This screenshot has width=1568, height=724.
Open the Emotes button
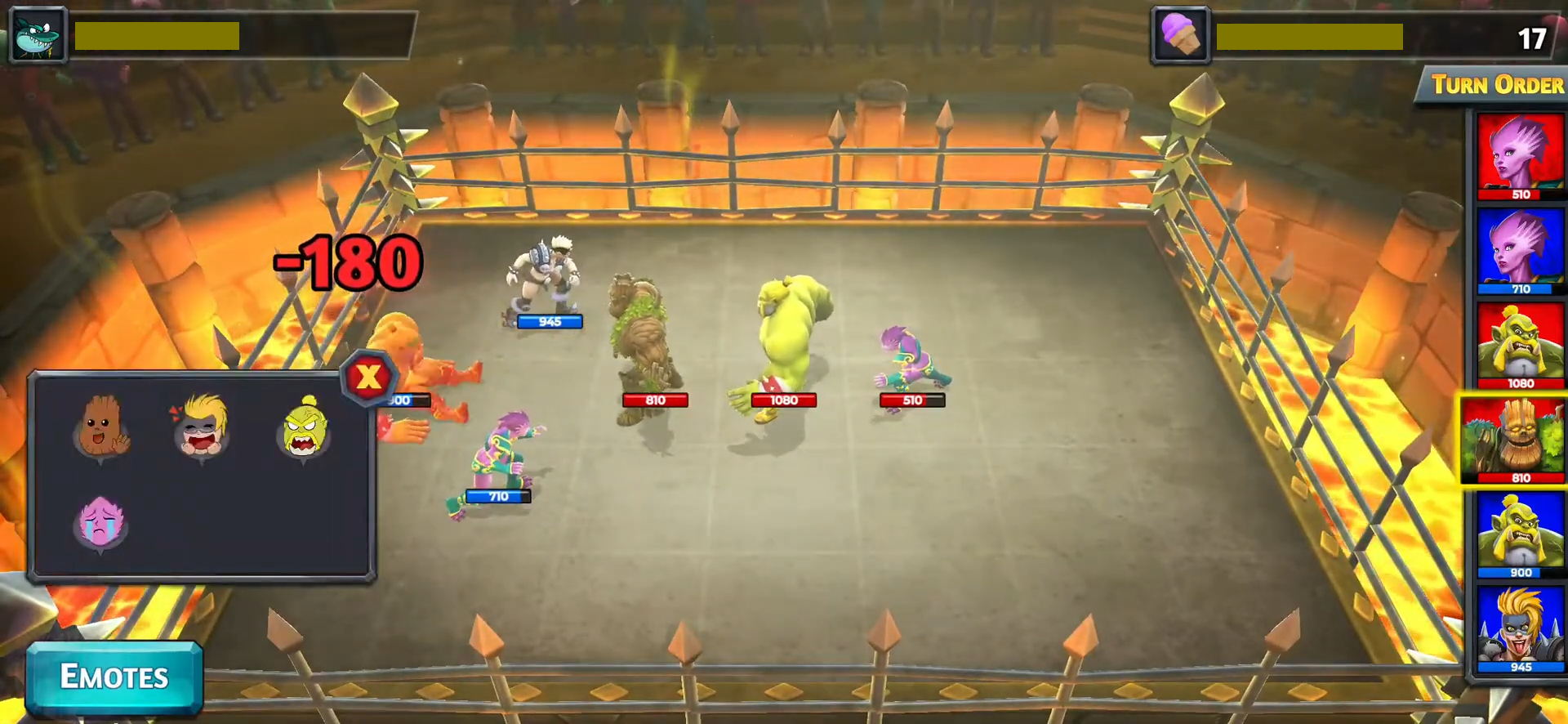coord(114,677)
